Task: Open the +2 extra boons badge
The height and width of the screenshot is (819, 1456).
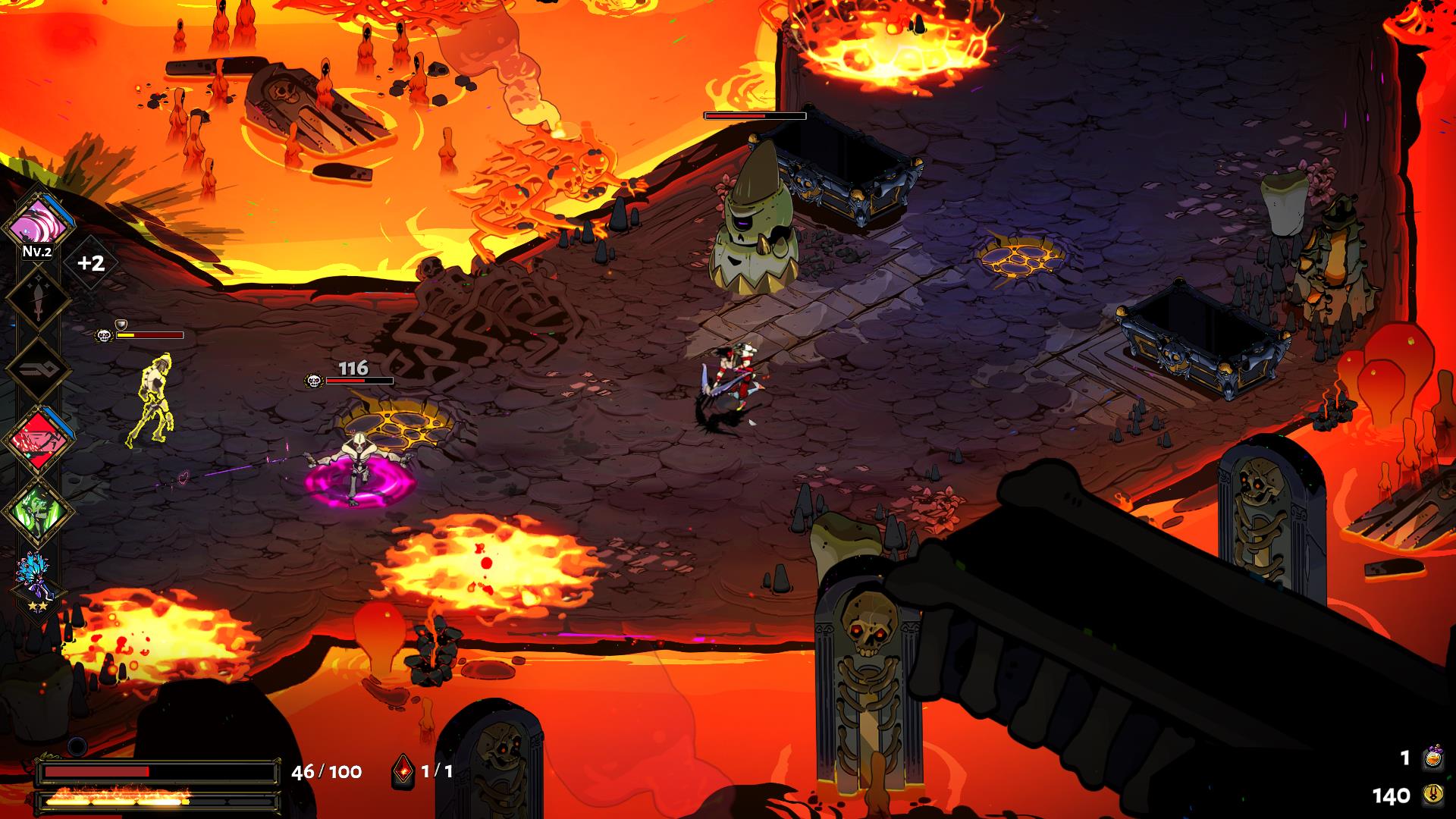Action: [x=91, y=263]
